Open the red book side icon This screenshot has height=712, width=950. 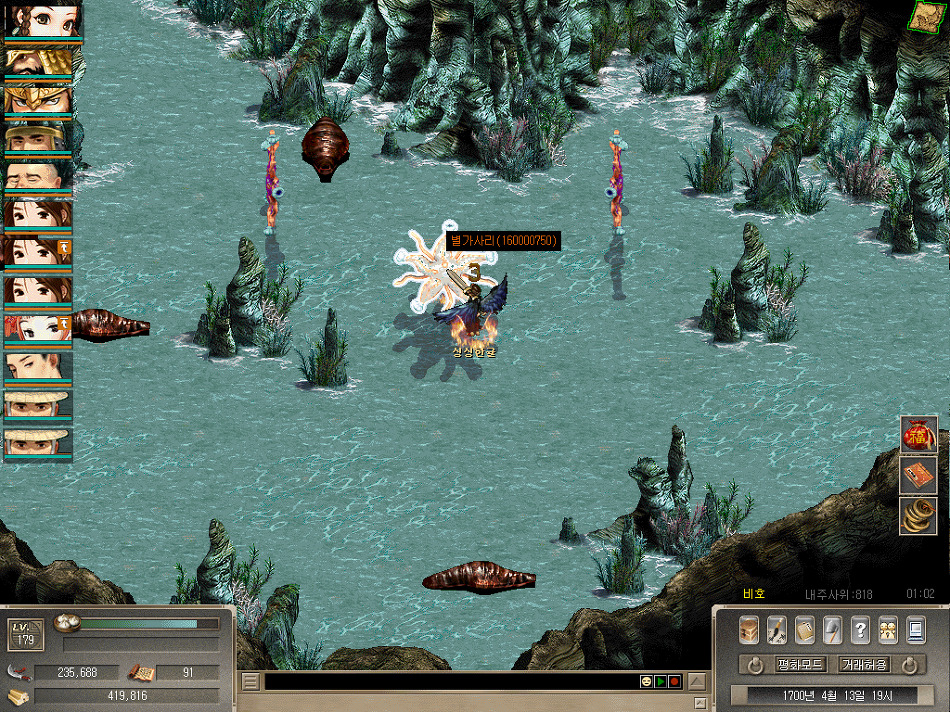918,475
